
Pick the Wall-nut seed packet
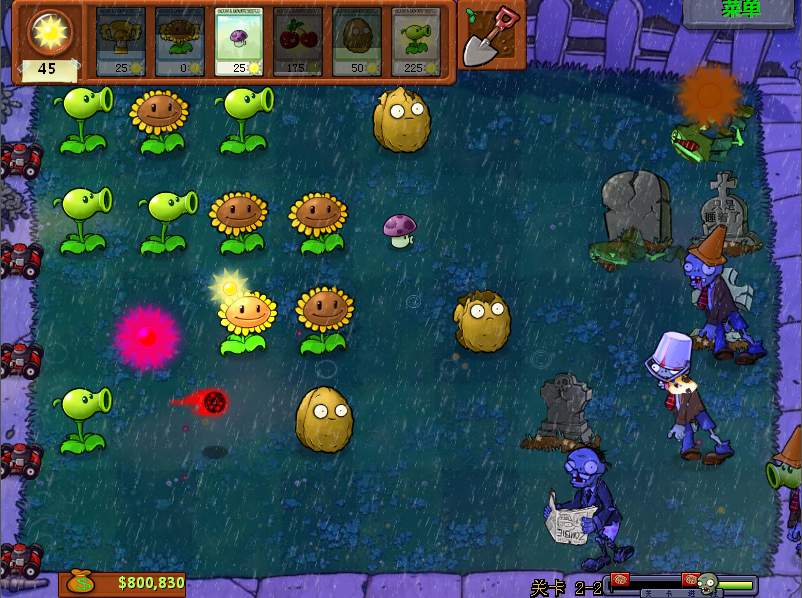[x=357, y=42]
